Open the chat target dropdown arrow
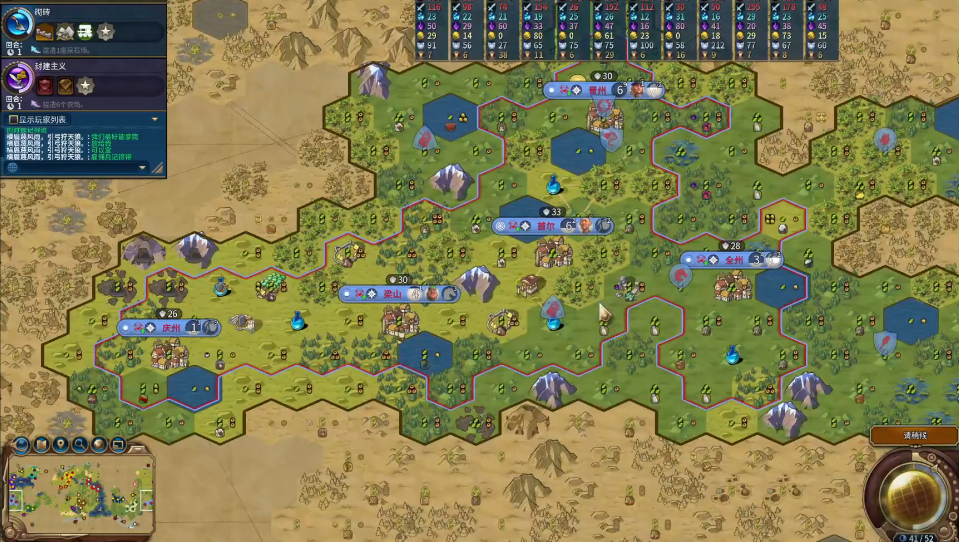Image resolution: width=959 pixels, height=542 pixels. 142,168
